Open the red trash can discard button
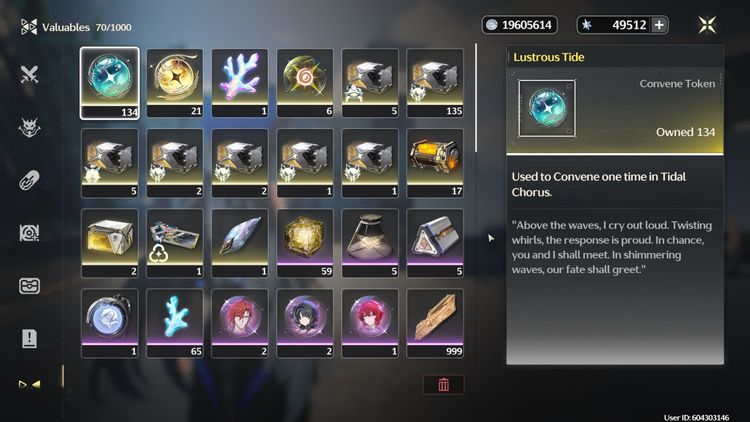 pyautogui.click(x=443, y=385)
